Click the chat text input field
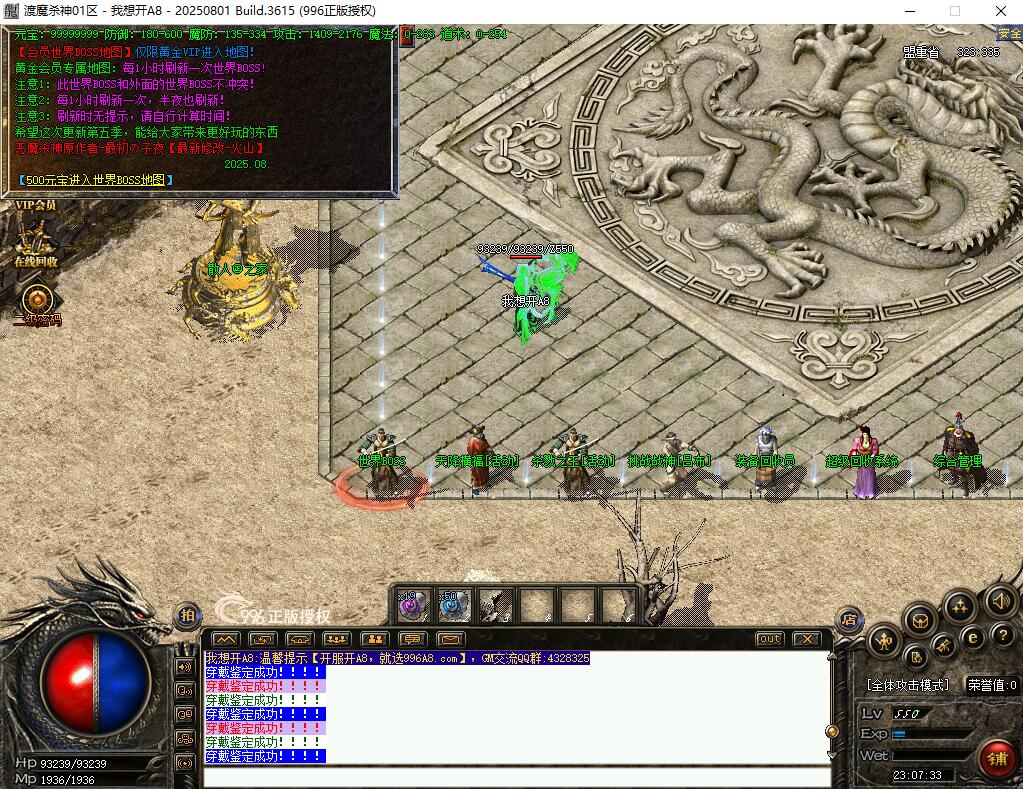The image size is (1023, 789). 515,777
